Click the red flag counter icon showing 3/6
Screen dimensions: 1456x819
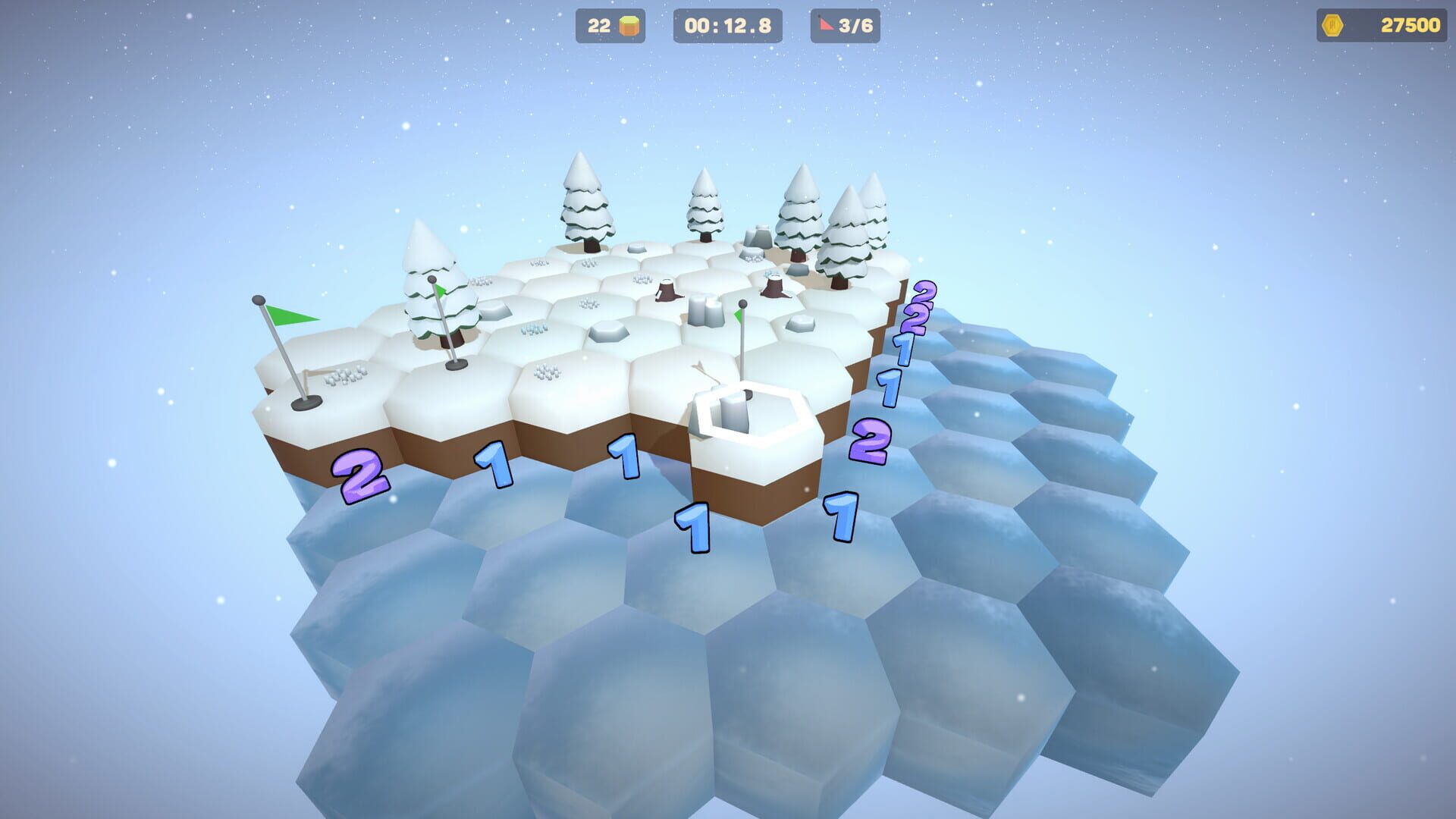(827, 25)
